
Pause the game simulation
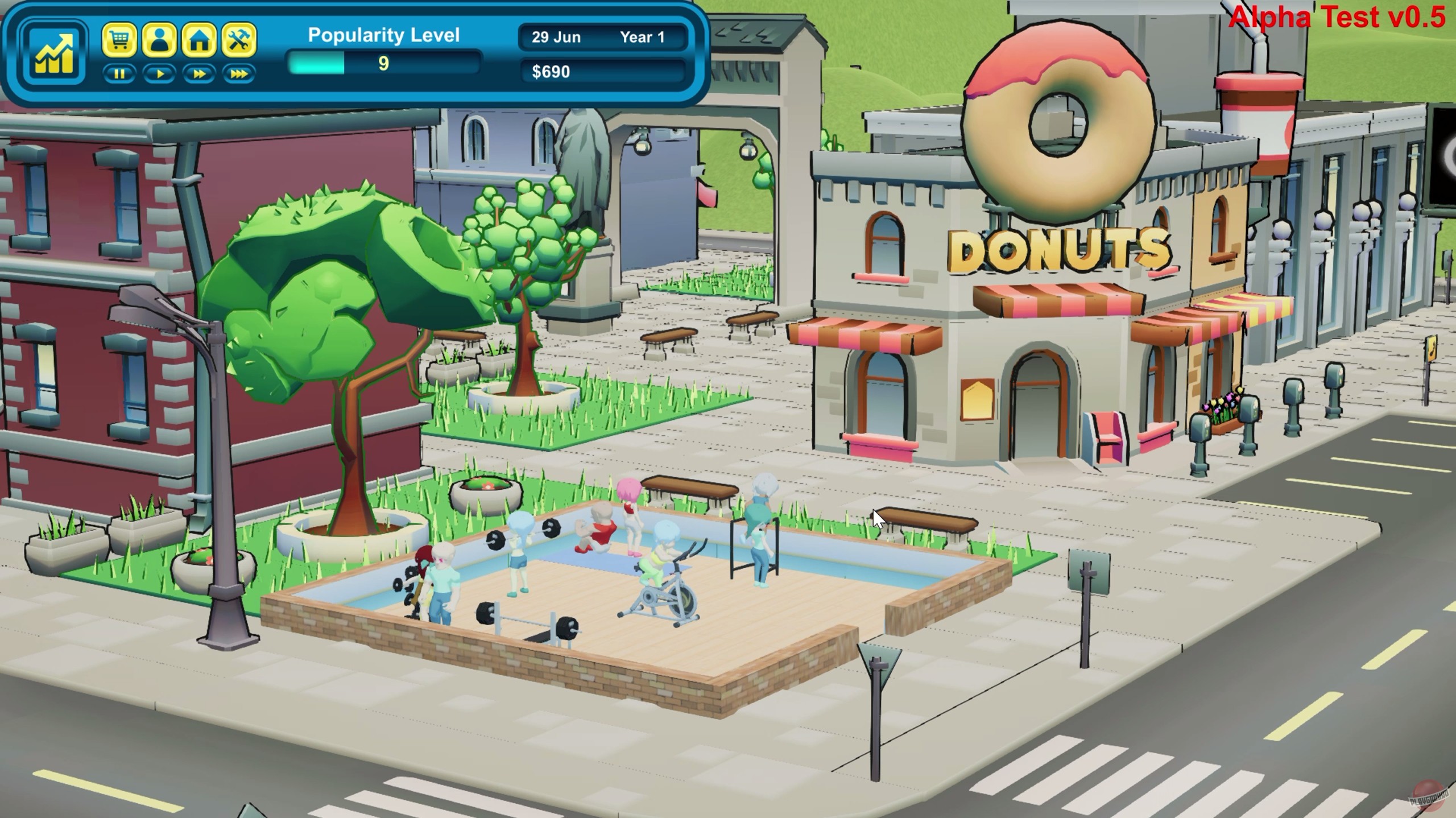[x=121, y=74]
